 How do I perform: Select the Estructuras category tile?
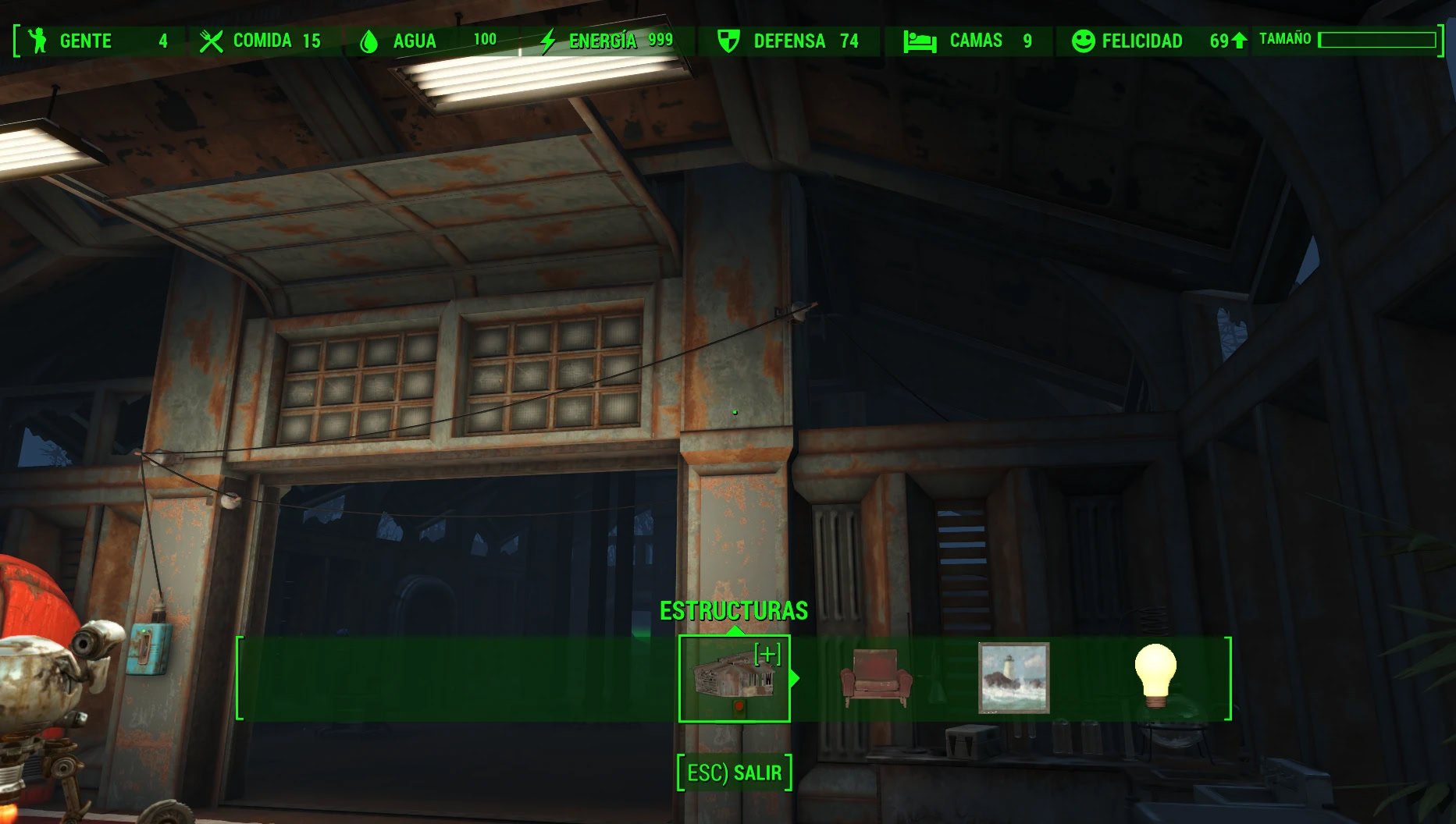734,678
